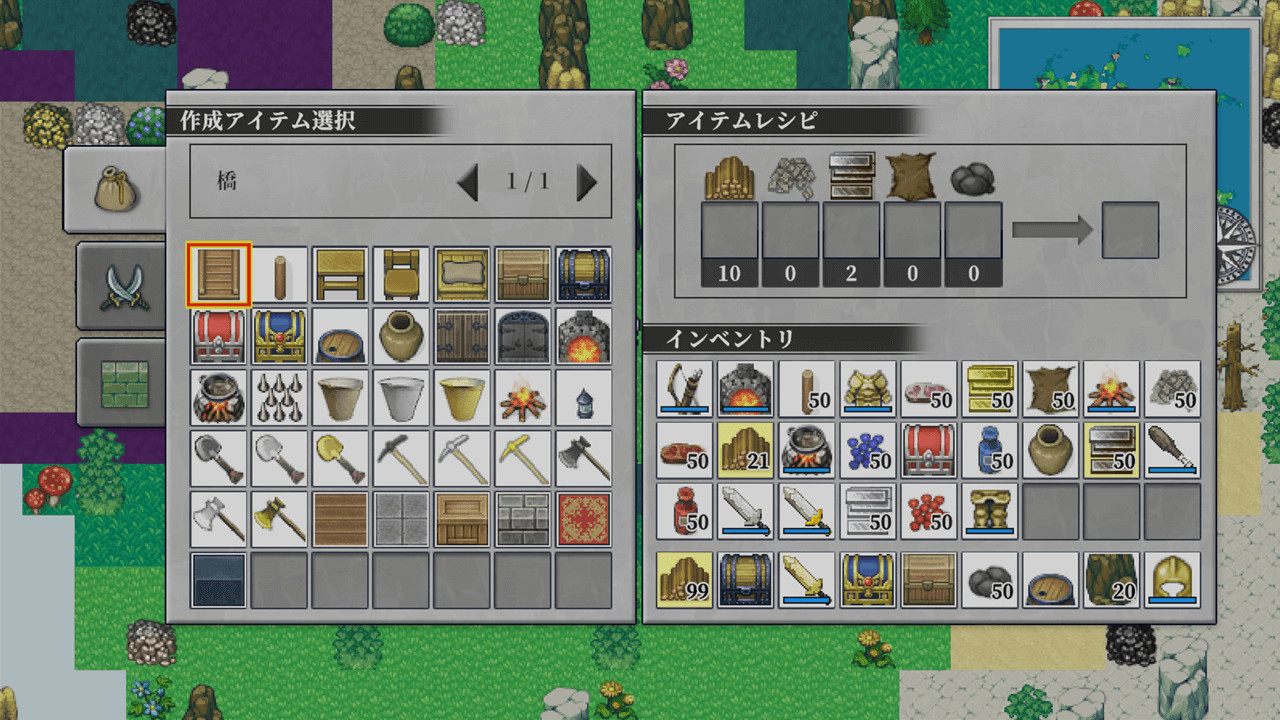Select the lantern recipe icon
Screen dimensions: 1280x720
tap(583, 398)
